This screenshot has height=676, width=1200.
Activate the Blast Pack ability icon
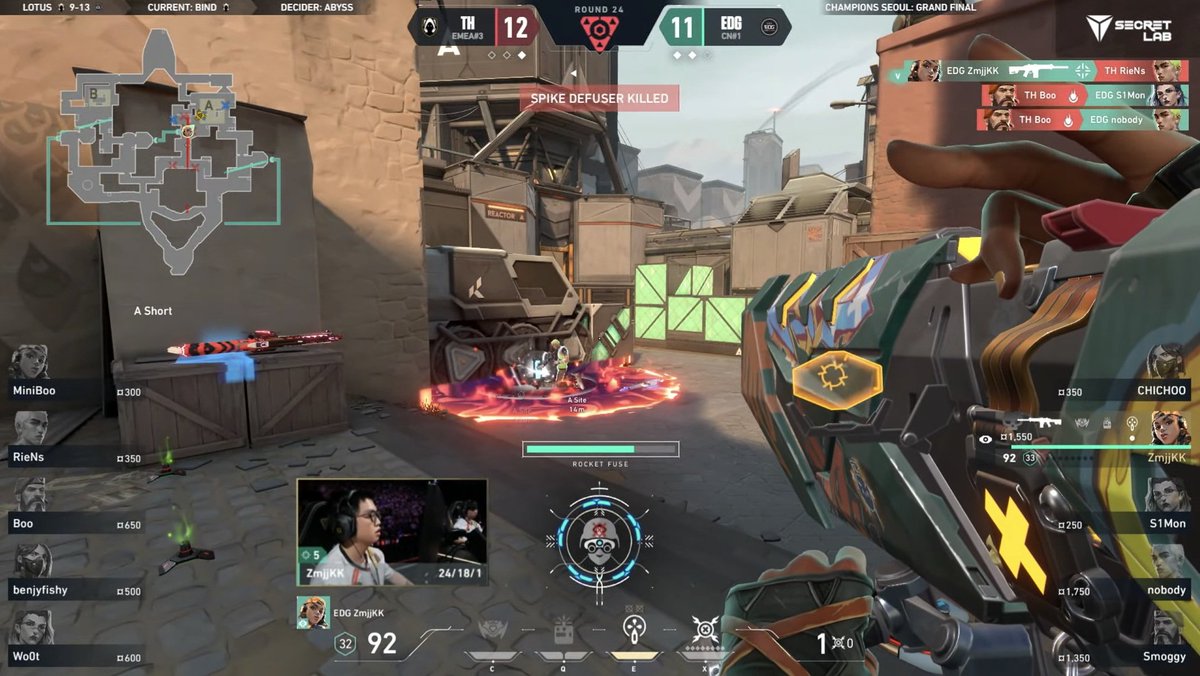[x=563, y=632]
